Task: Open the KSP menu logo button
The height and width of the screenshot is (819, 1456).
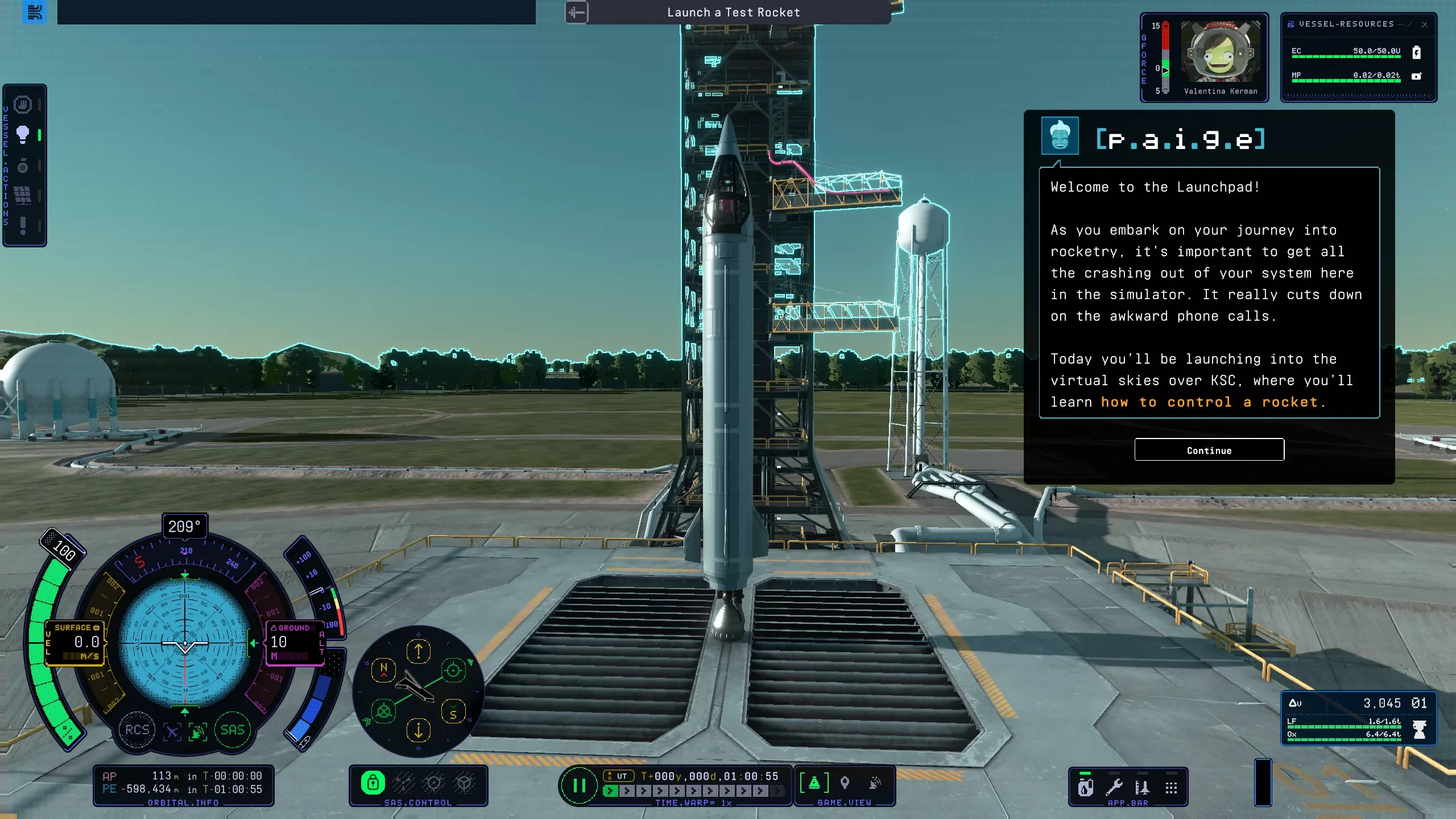Action: pos(35,12)
